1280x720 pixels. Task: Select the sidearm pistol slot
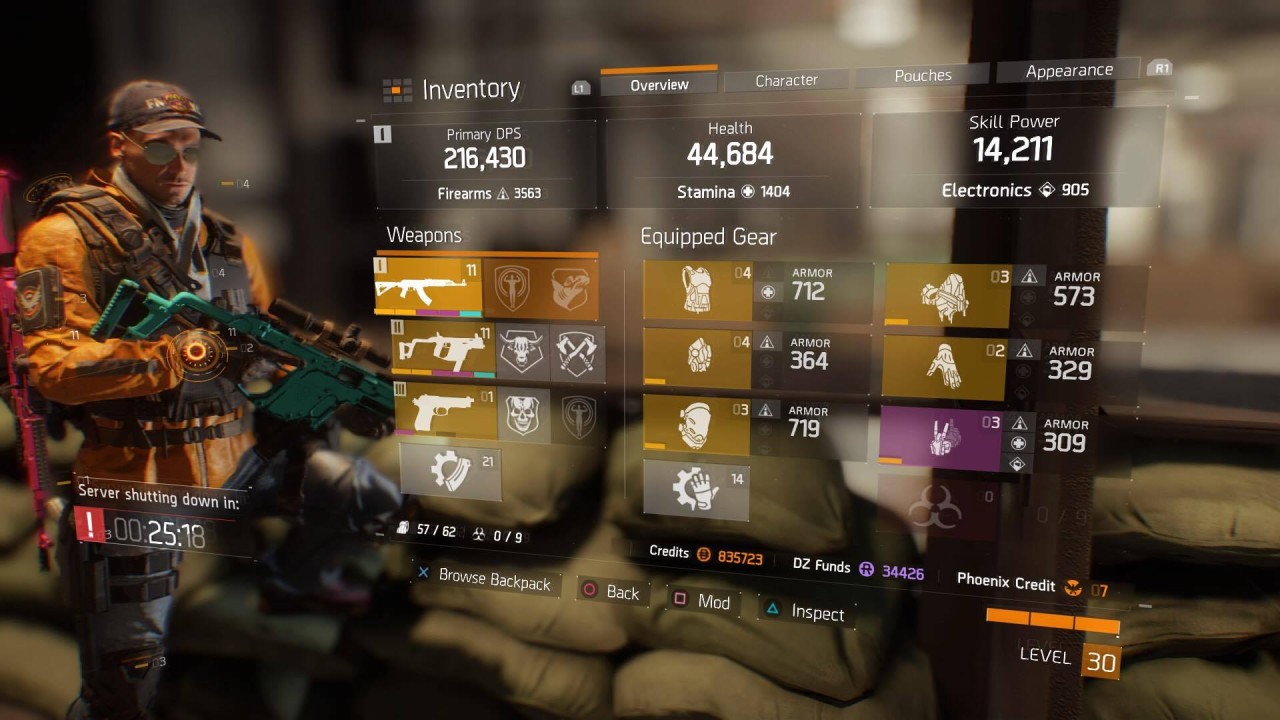coord(446,412)
